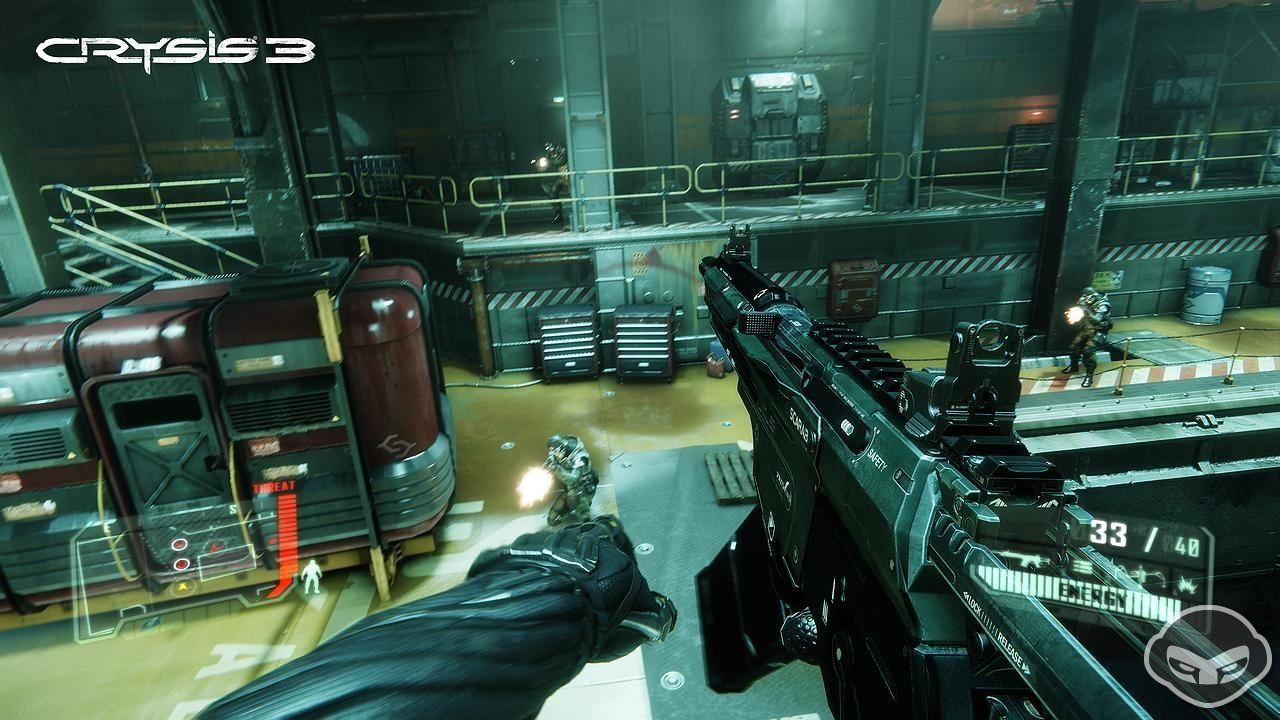This screenshot has width=1280, height=720.
Task: Choose the explosive burst icon
Action: 1187,586
